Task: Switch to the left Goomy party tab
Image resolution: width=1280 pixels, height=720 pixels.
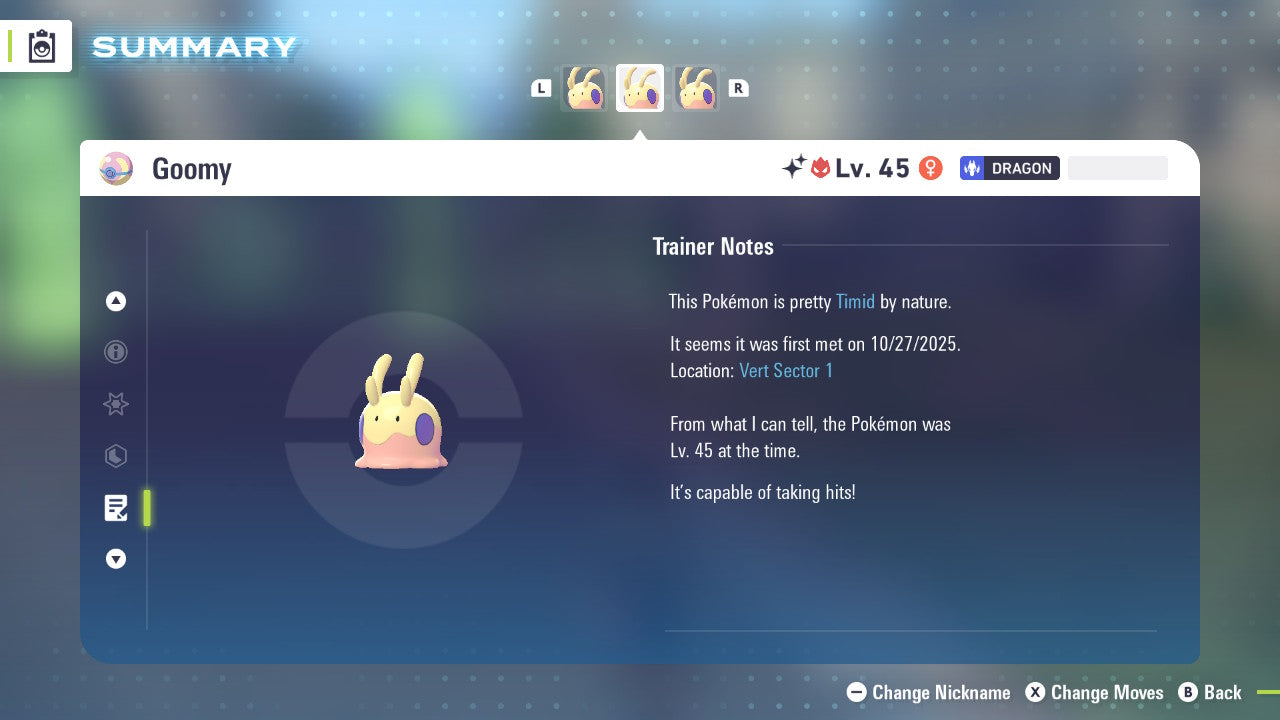Action: click(x=584, y=88)
